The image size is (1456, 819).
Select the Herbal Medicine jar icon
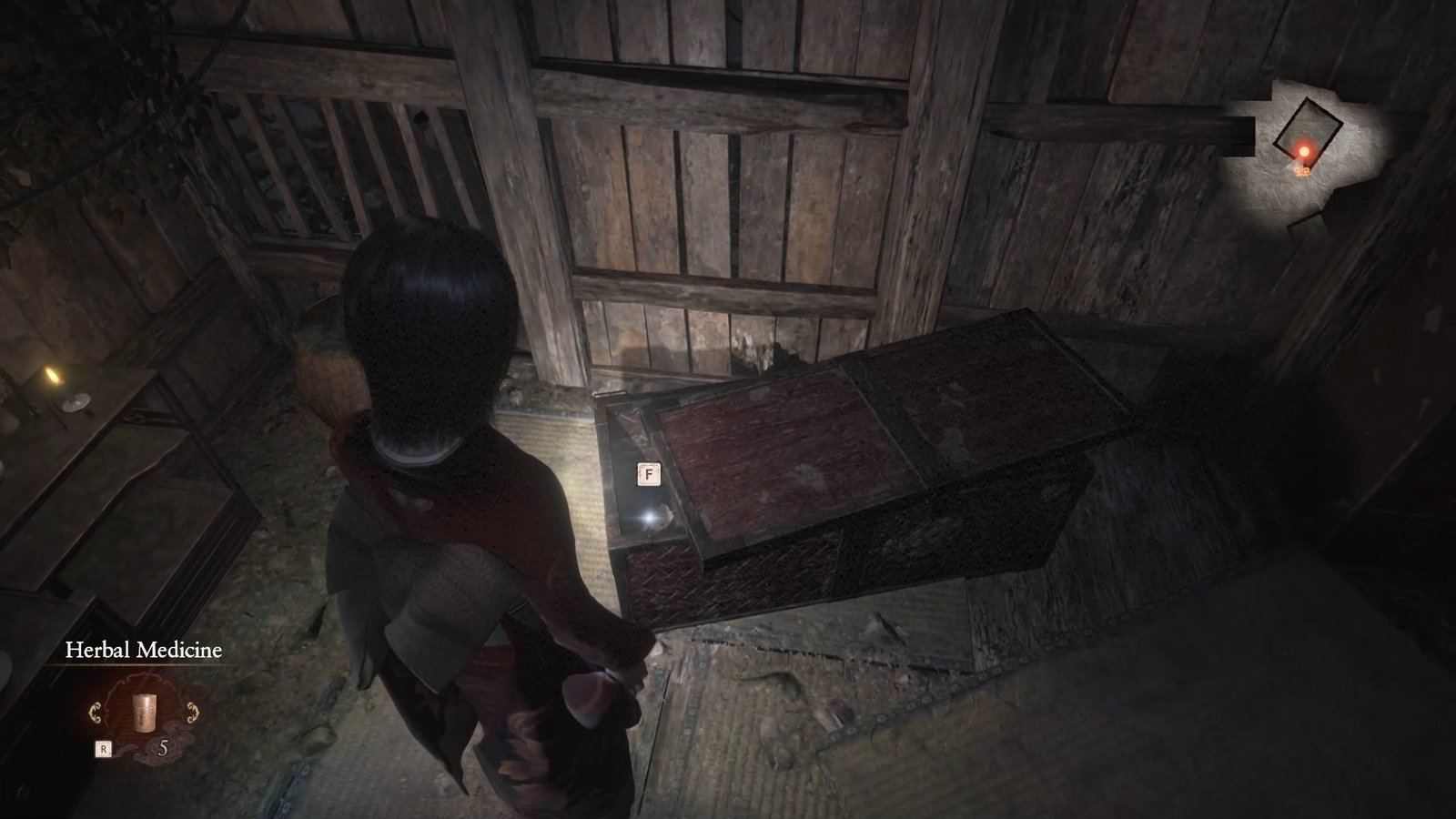coord(144,713)
